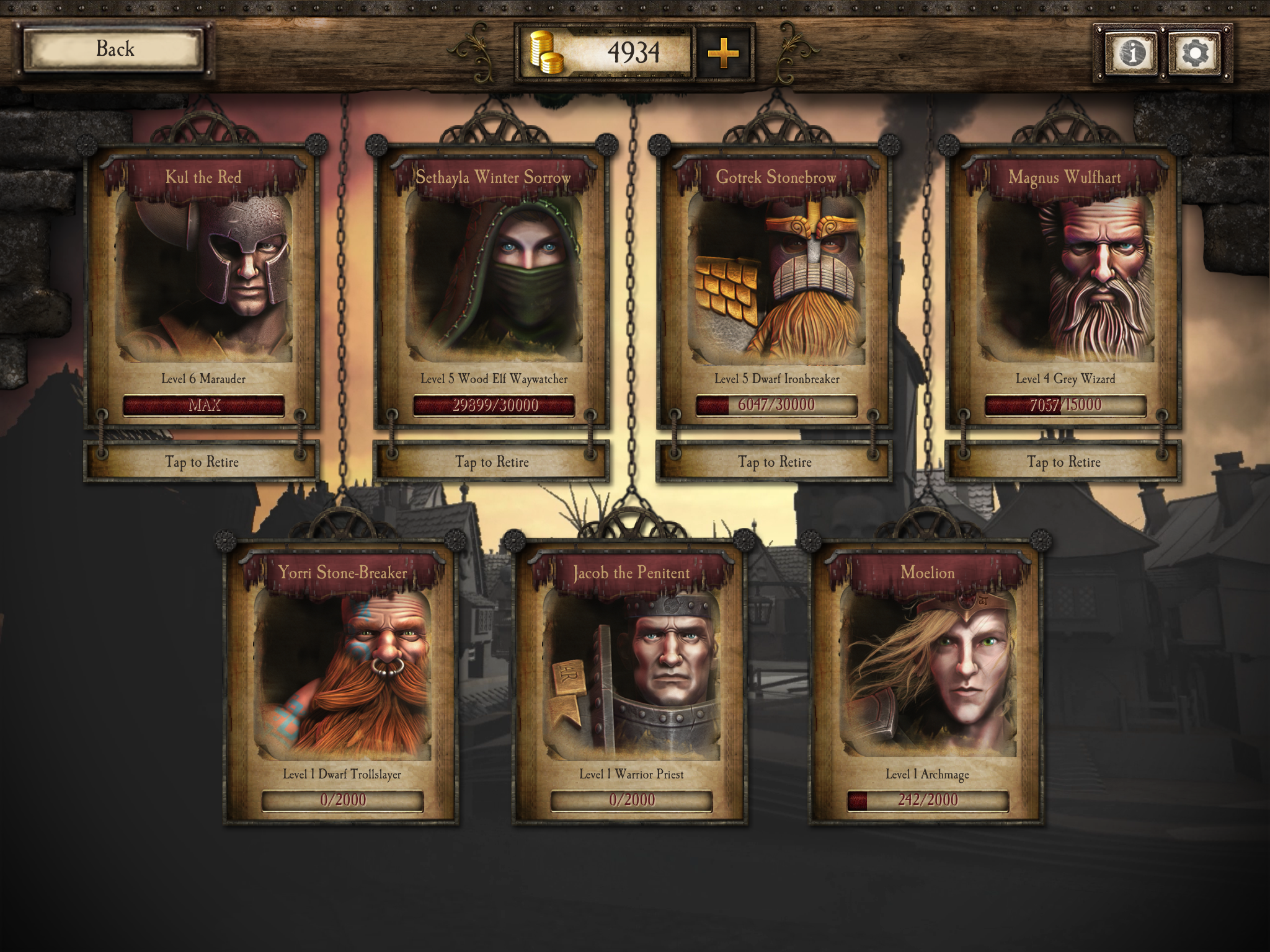Add more gold with the plus button

click(723, 53)
